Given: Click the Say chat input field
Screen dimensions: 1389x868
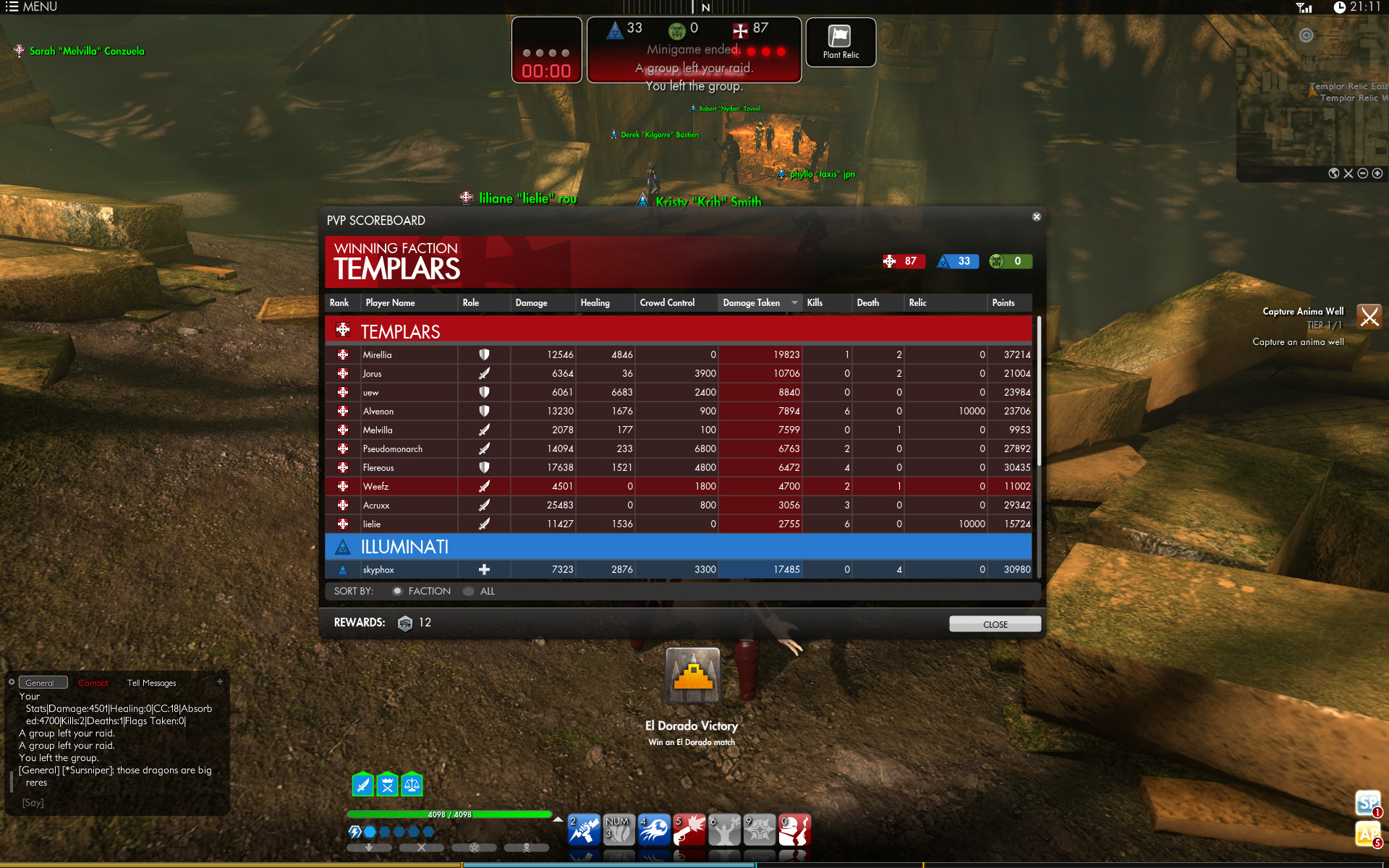Looking at the screenshot, I should point(116,803).
